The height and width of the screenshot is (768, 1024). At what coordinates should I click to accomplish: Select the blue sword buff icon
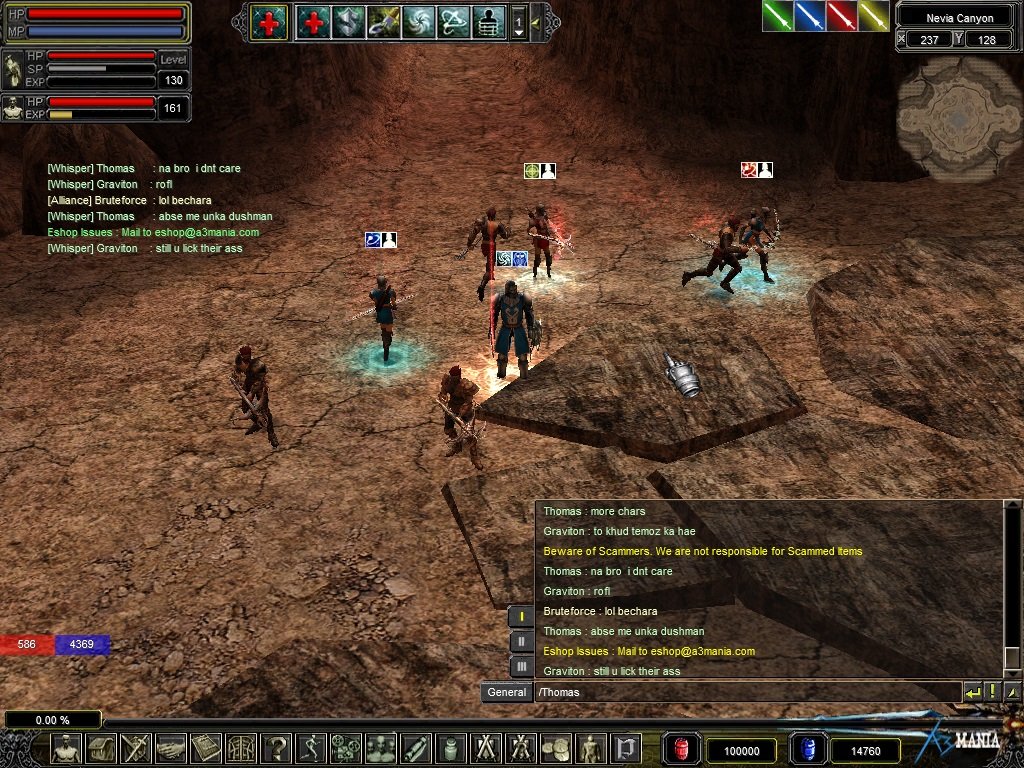click(810, 16)
